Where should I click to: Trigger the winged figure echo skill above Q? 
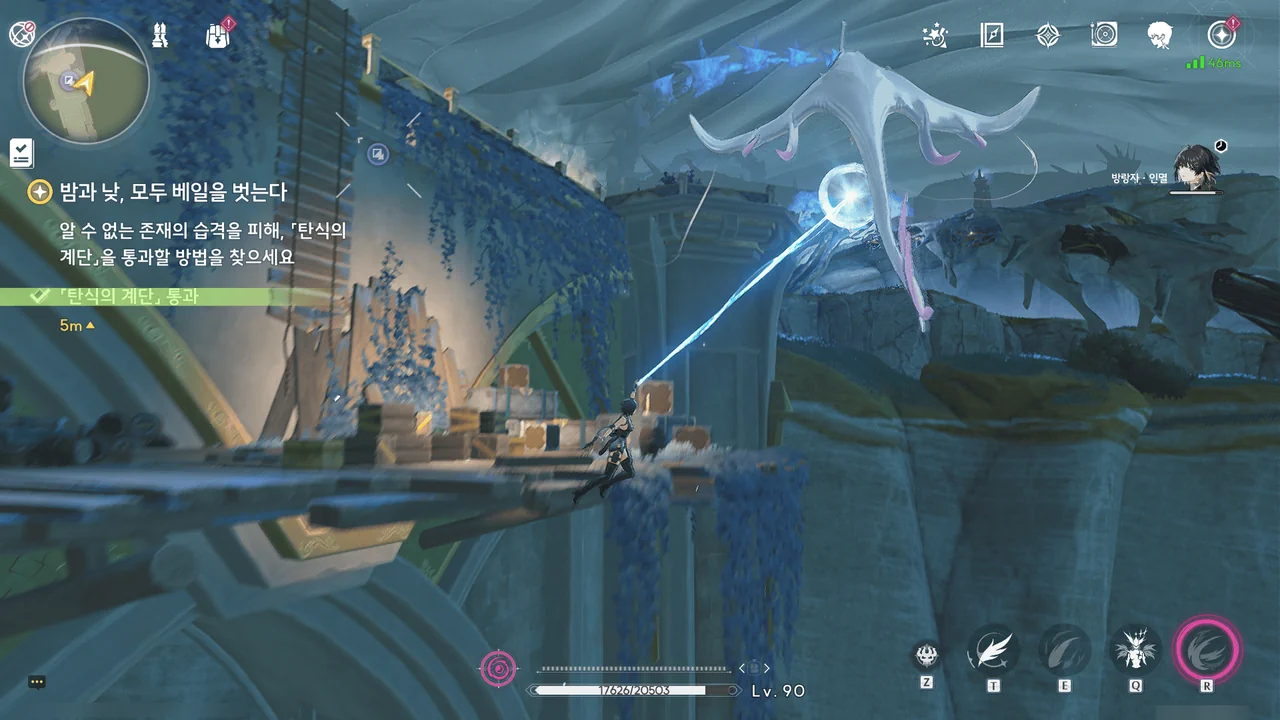pyautogui.click(x=1136, y=651)
